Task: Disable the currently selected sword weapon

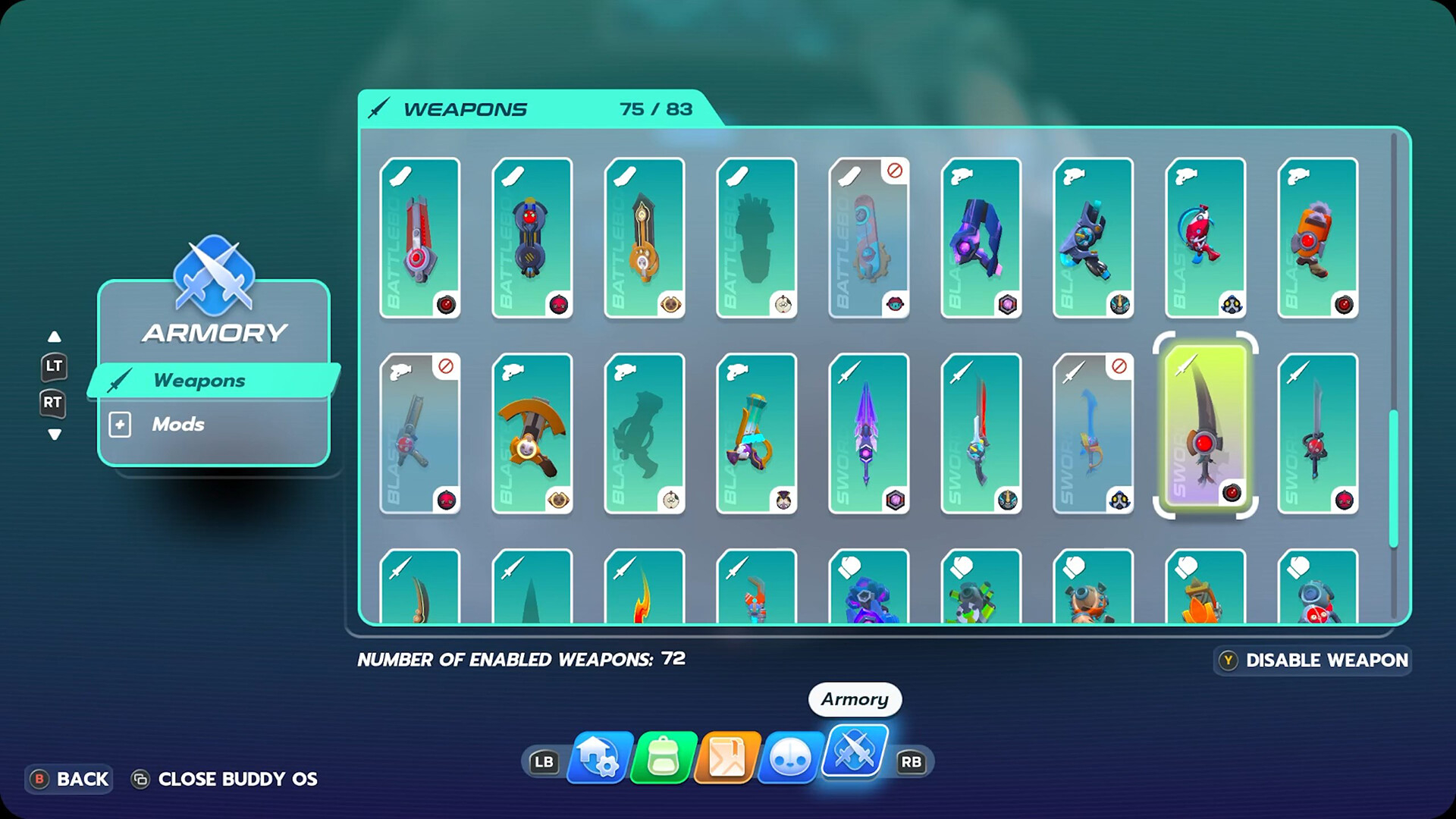Action: tap(1313, 660)
